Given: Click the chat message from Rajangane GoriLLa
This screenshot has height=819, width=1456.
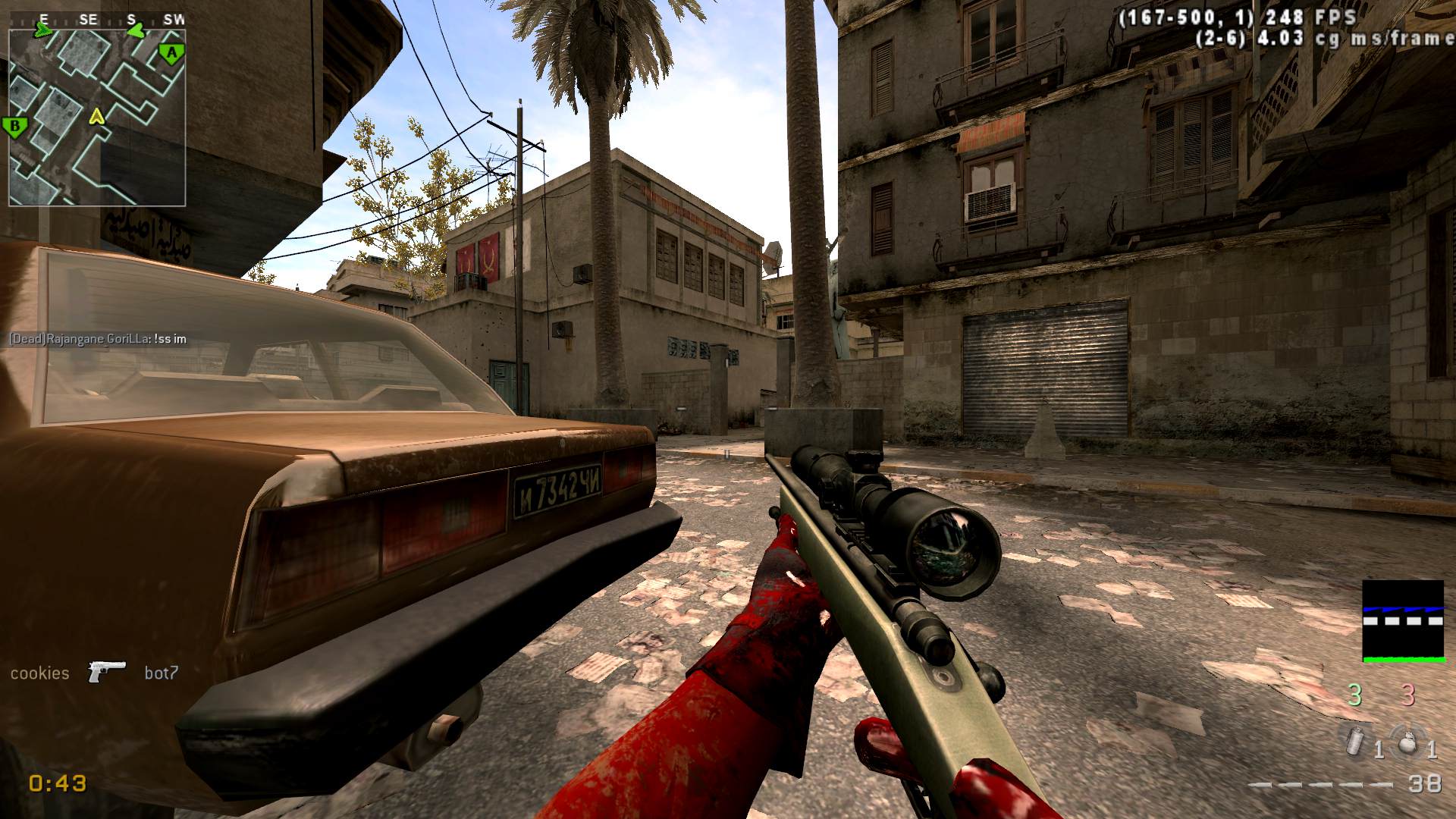Looking at the screenshot, I should (98, 339).
